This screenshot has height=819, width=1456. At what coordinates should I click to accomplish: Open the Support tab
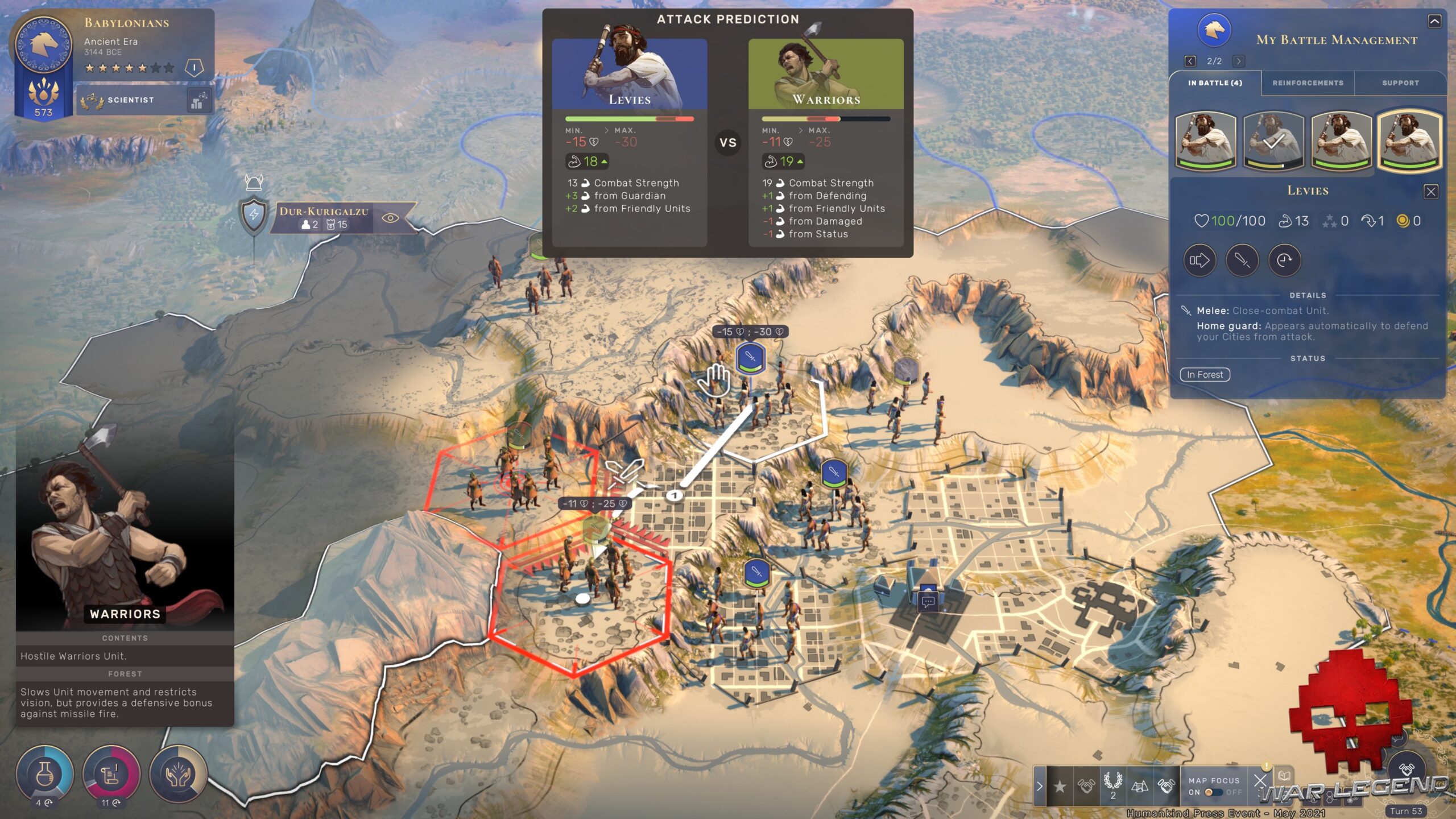(1400, 83)
